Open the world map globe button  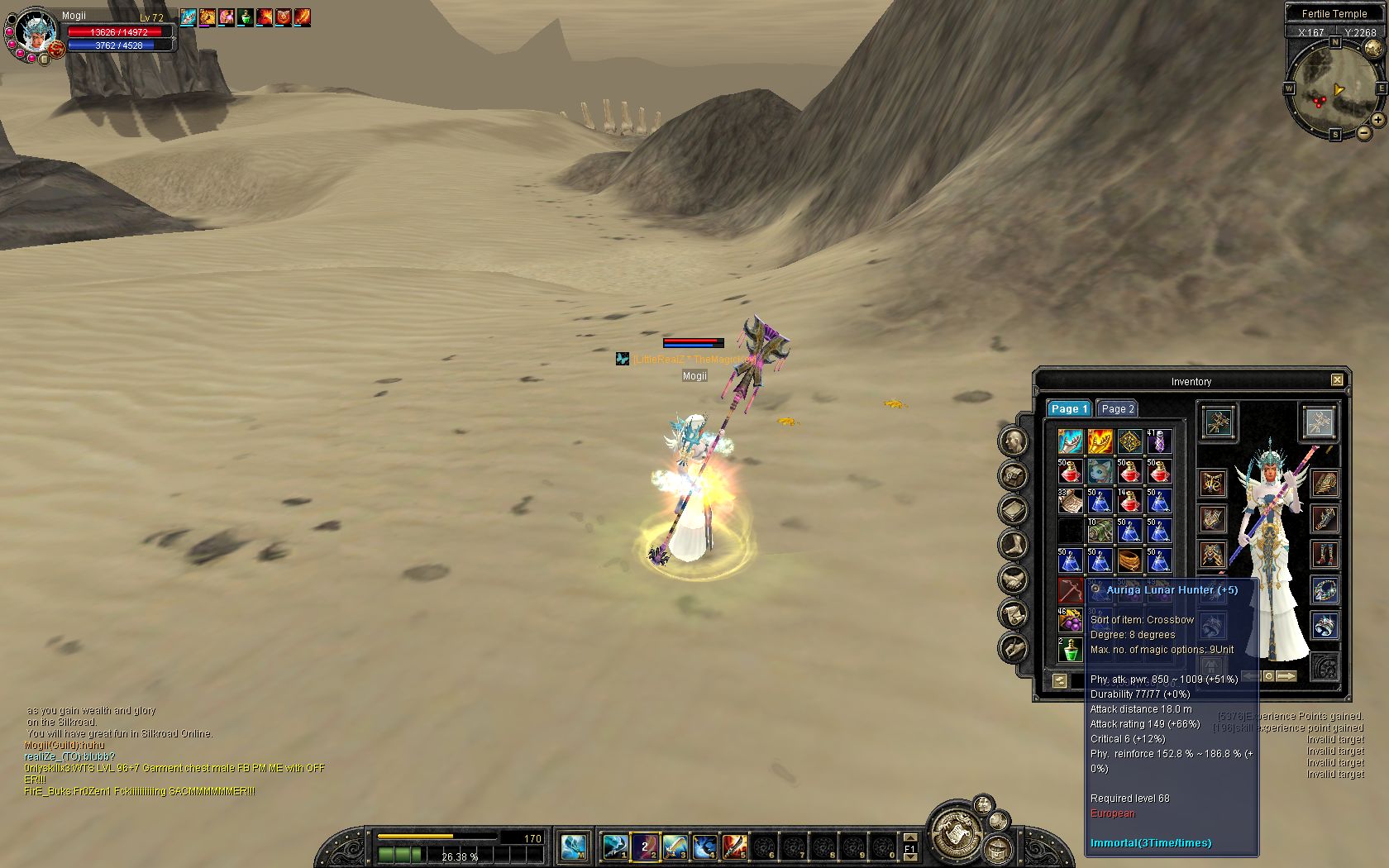[1372, 49]
